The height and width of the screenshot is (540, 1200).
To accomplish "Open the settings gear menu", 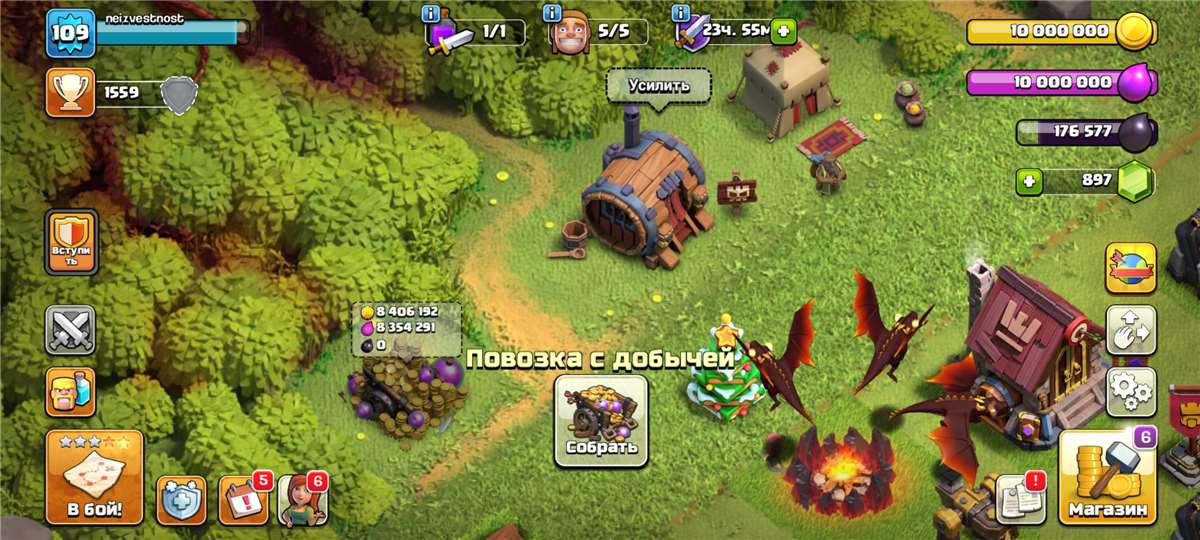I will (x=1131, y=391).
